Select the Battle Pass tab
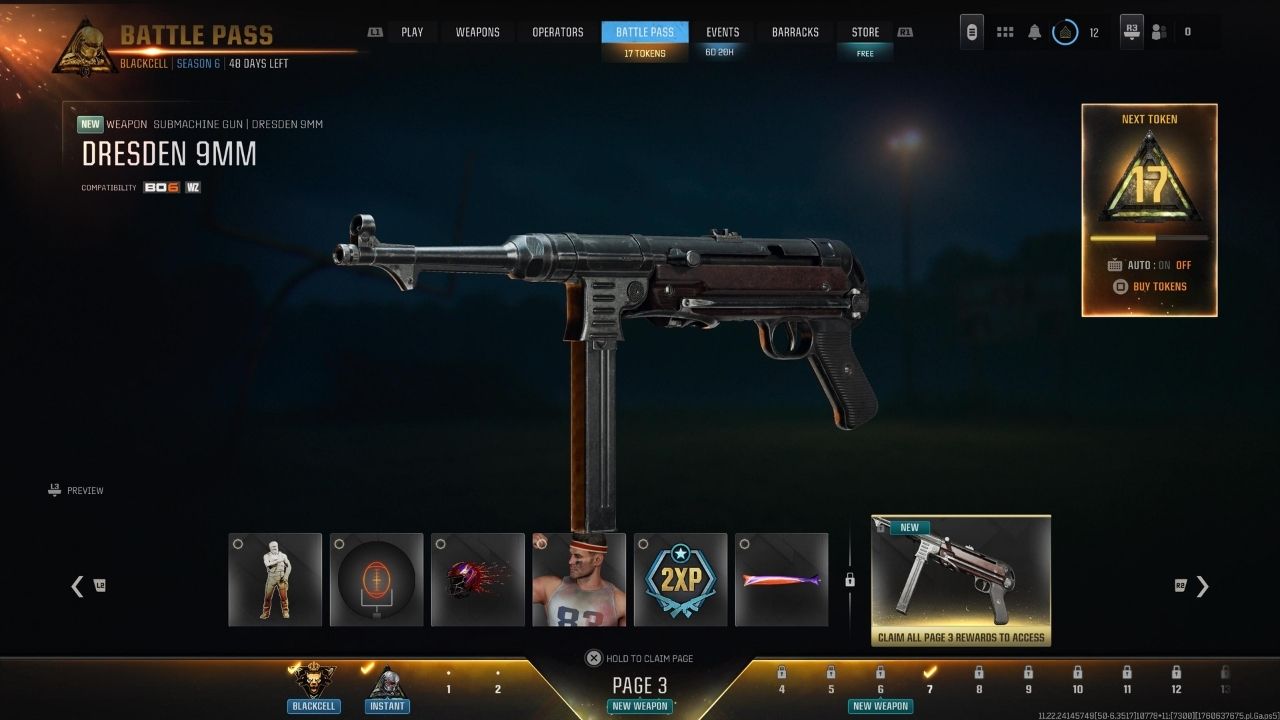 tap(645, 32)
